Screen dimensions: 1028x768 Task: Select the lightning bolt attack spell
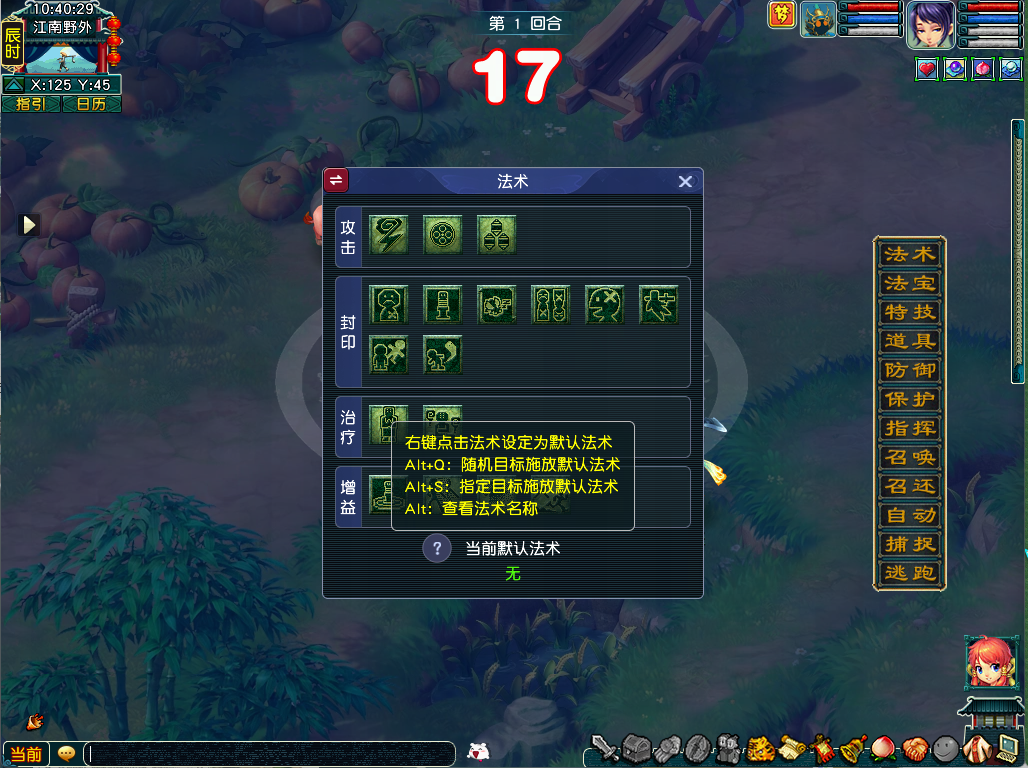click(x=388, y=234)
